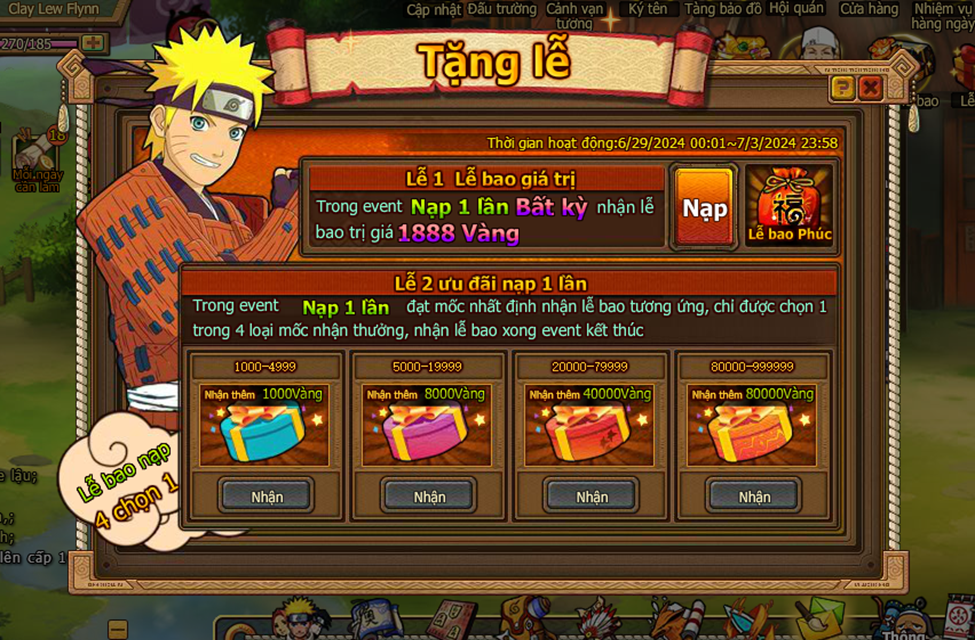975x640 pixels.
Task: Open the Đấu trường arena menu
Action: pos(503,9)
